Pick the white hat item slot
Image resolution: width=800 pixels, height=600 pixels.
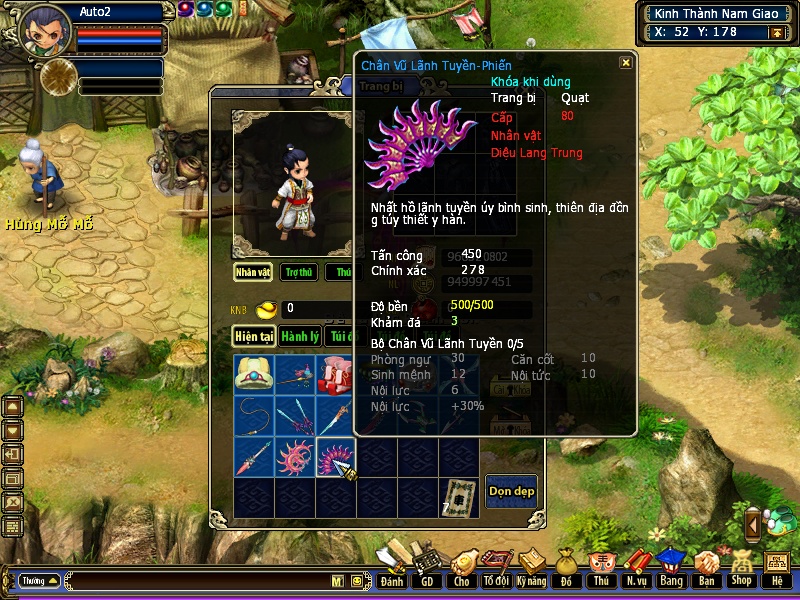[254, 374]
